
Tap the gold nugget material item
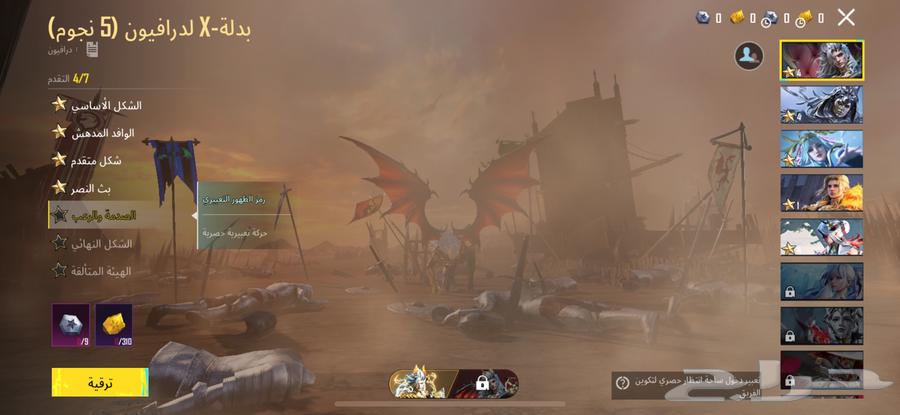coord(114,325)
